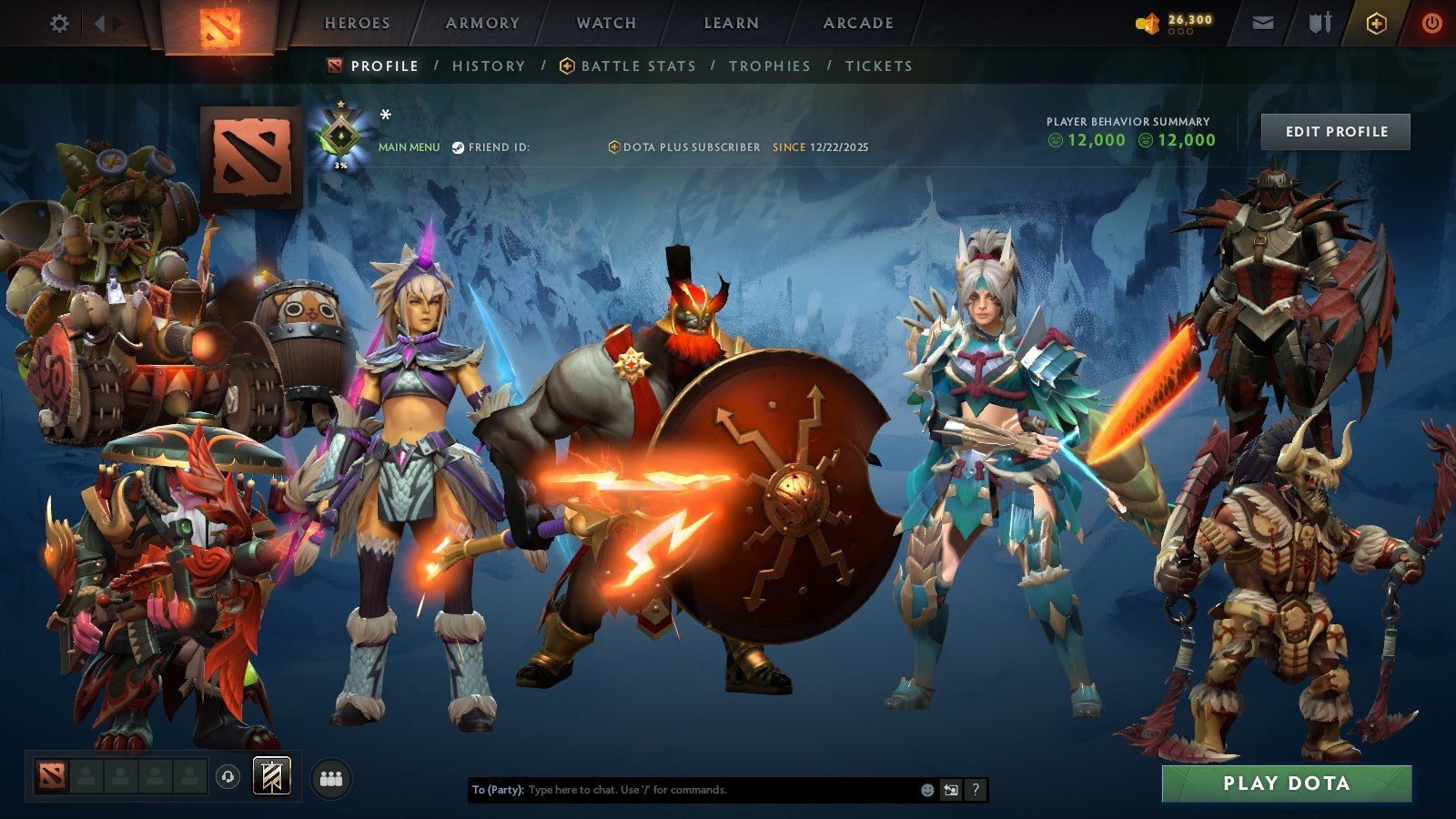Click the Dota 2 logo in the top bar
Image resolution: width=1456 pixels, height=819 pixels.
pyautogui.click(x=218, y=24)
